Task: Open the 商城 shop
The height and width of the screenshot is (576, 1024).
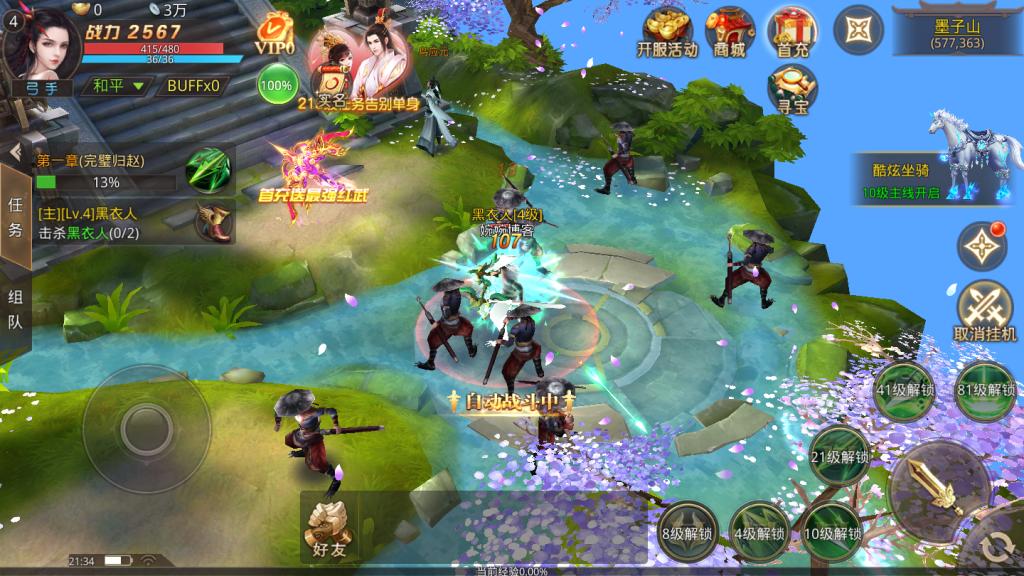Action: [x=730, y=32]
